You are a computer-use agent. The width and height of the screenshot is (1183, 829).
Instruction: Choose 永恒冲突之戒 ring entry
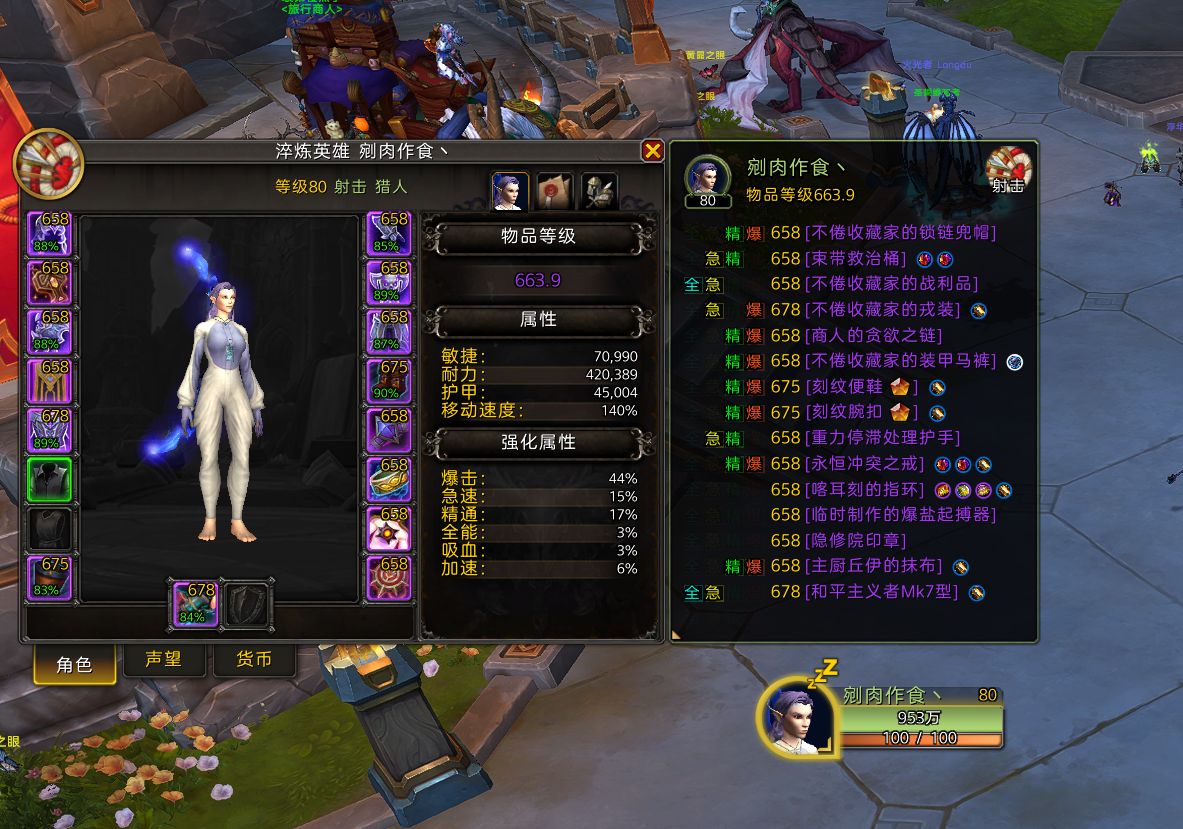click(864, 464)
